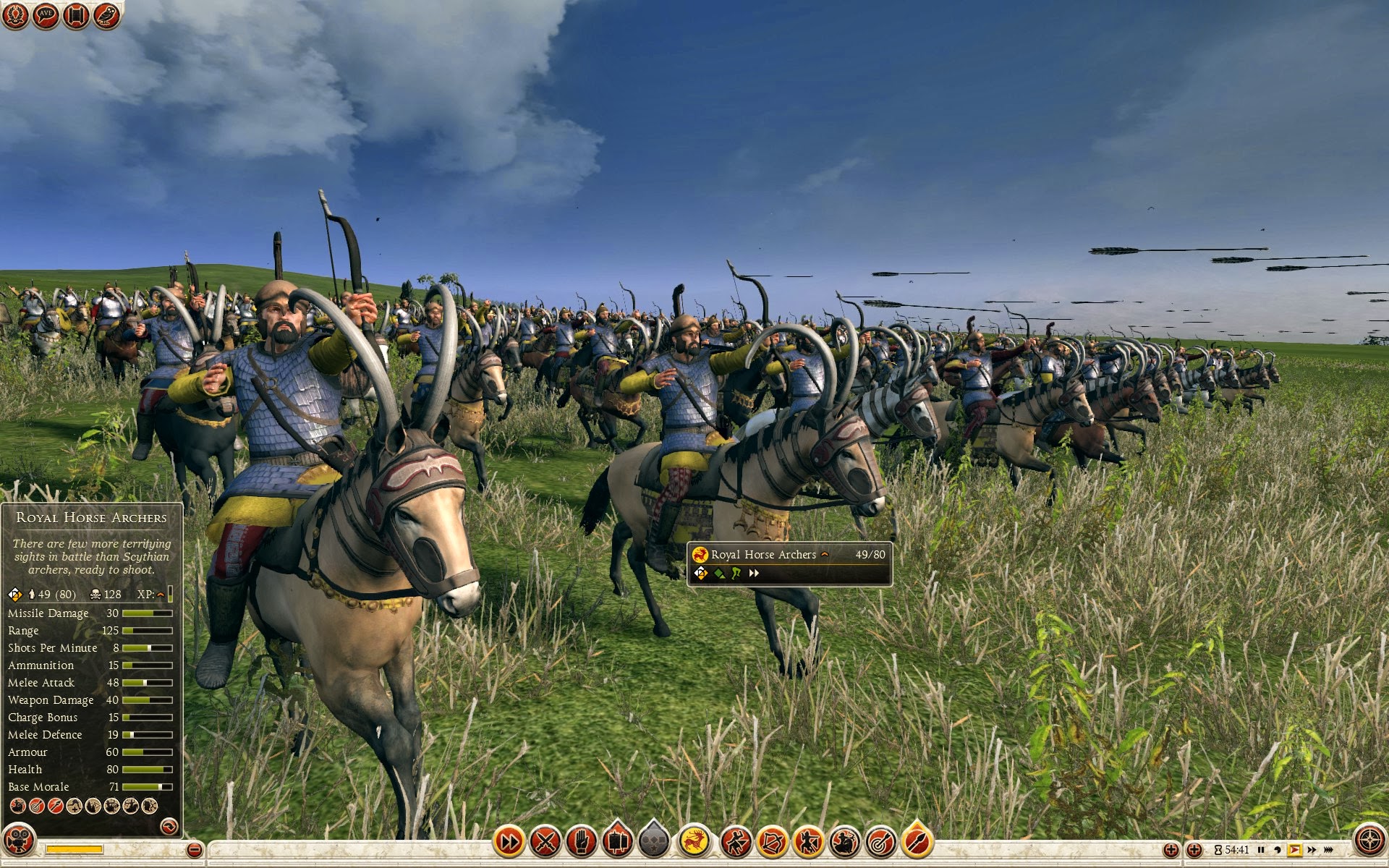Enable slow motion speed

click(x=1278, y=850)
